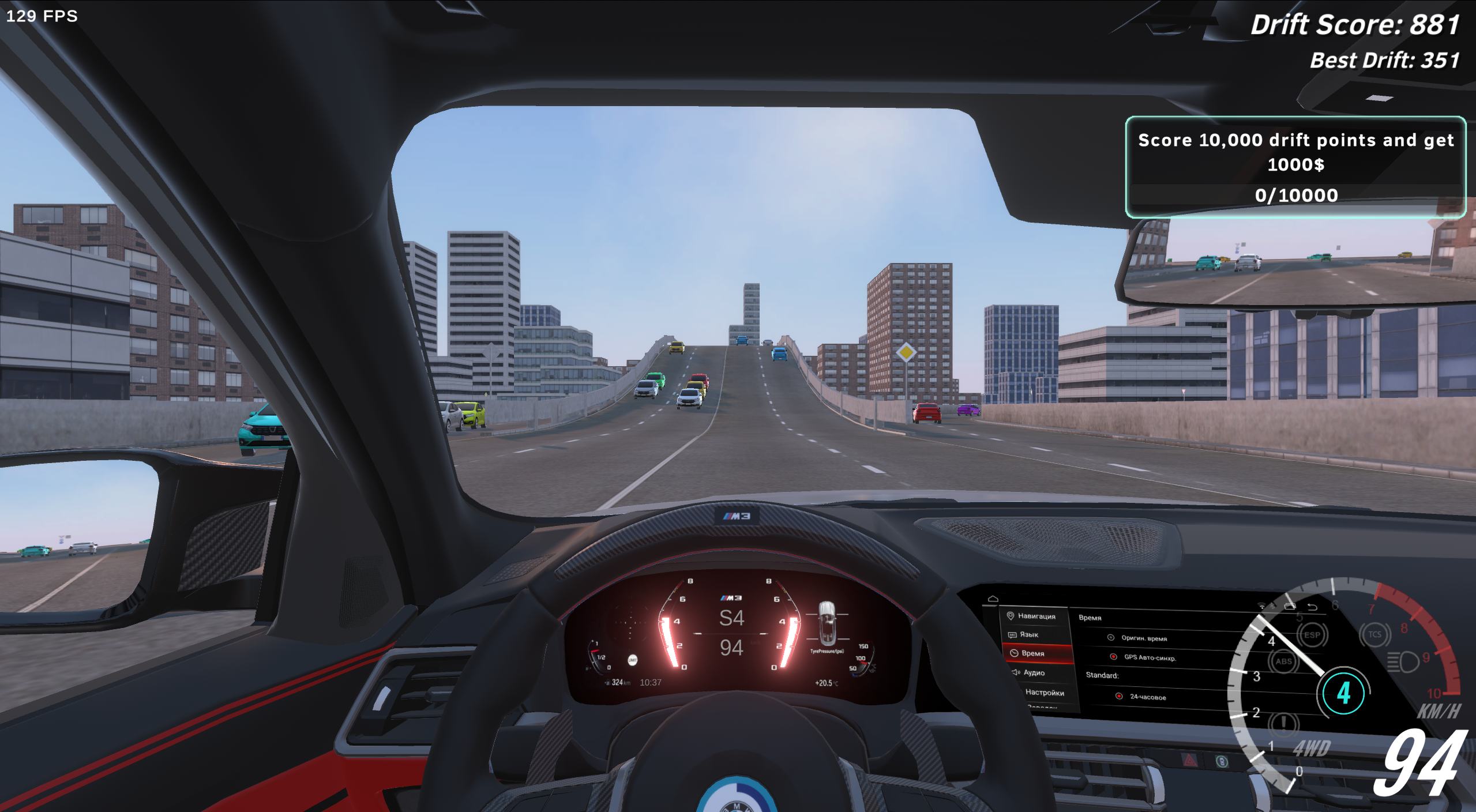Viewport: 1476px width, 812px height.
Task: Click the TCS indicator icon
Action: [1374, 634]
